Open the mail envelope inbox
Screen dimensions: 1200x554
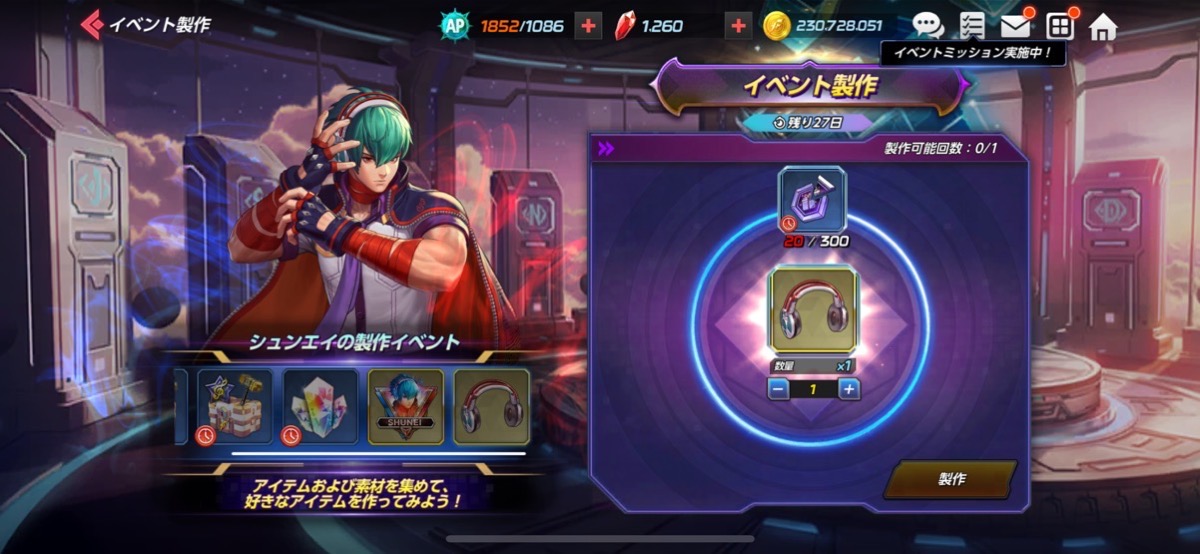(1015, 25)
